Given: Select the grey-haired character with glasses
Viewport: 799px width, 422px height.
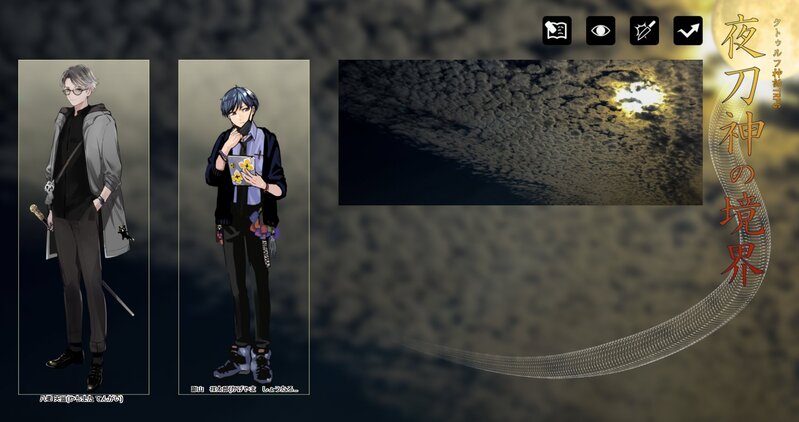Looking at the screenshot, I should 84,227.
